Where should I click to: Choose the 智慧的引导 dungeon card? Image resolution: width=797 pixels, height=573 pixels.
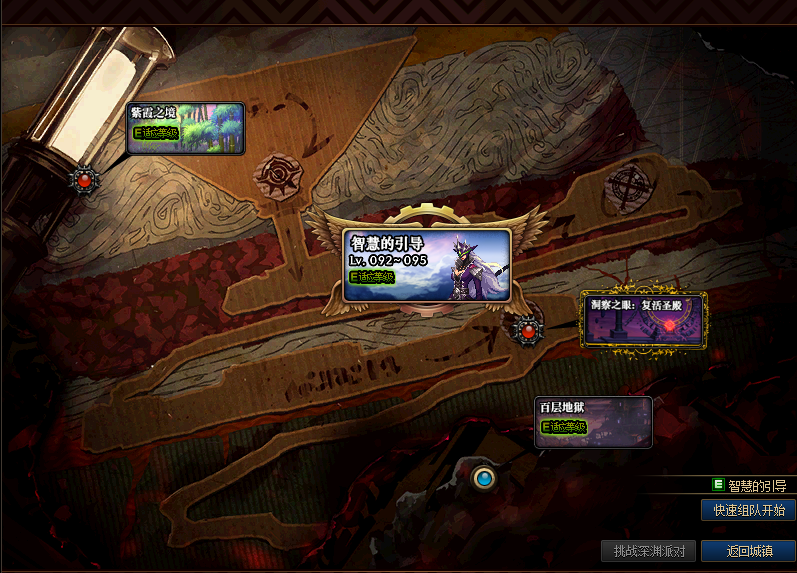427,265
